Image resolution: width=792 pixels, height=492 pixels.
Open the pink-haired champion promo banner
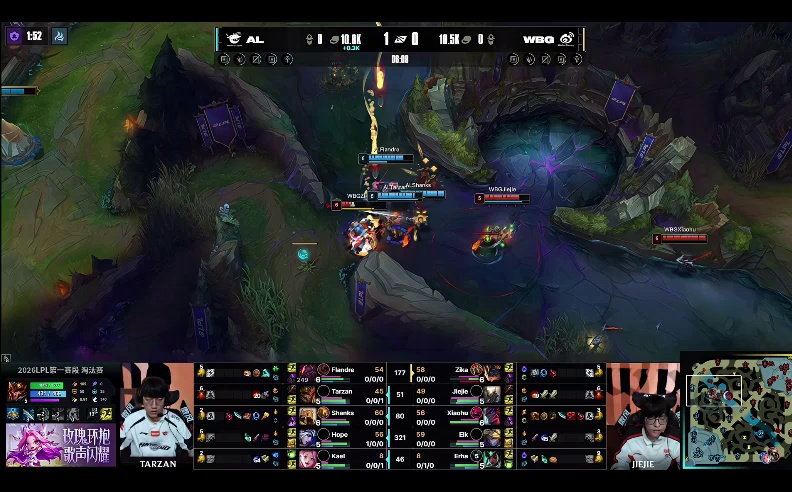(60, 445)
